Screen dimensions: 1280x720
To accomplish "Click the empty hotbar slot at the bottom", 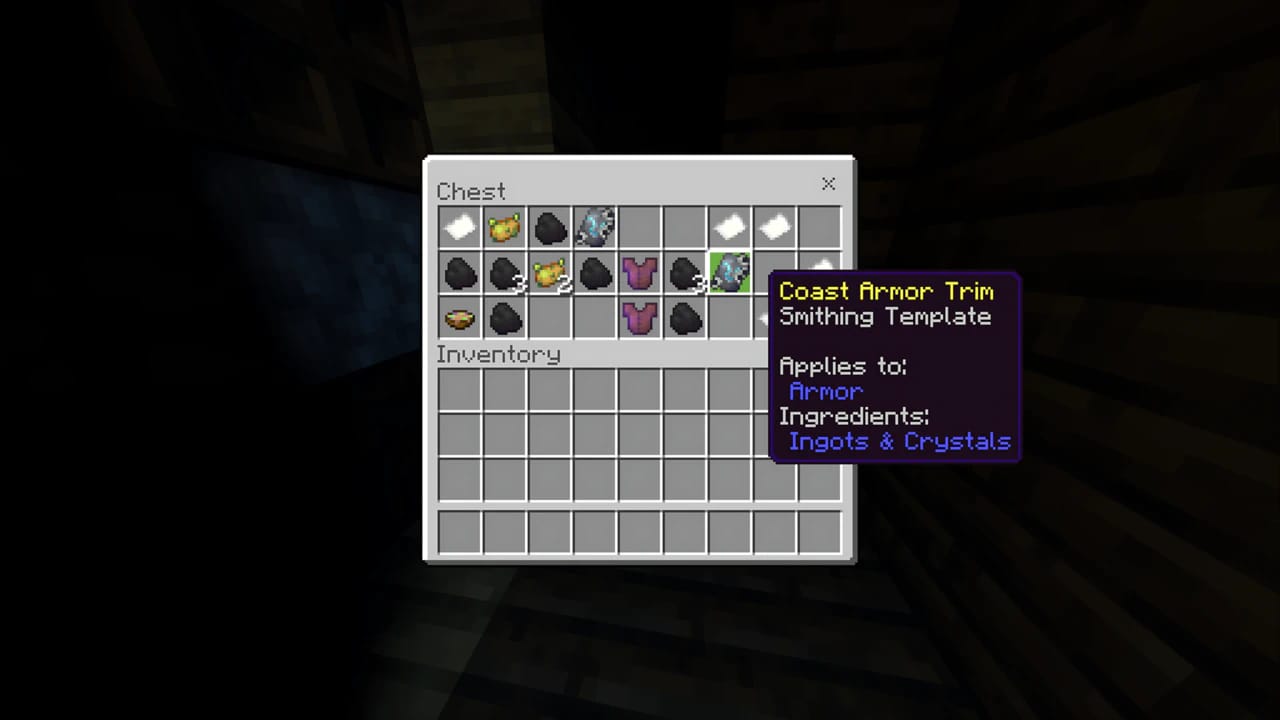I will click(459, 533).
